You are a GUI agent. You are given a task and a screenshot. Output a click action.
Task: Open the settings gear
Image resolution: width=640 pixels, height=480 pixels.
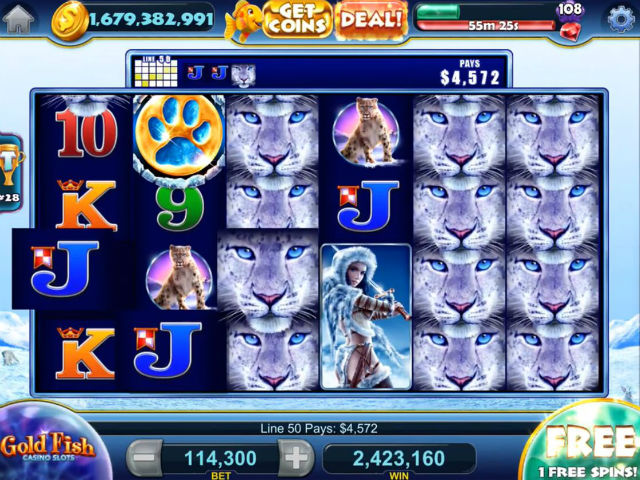(621, 19)
